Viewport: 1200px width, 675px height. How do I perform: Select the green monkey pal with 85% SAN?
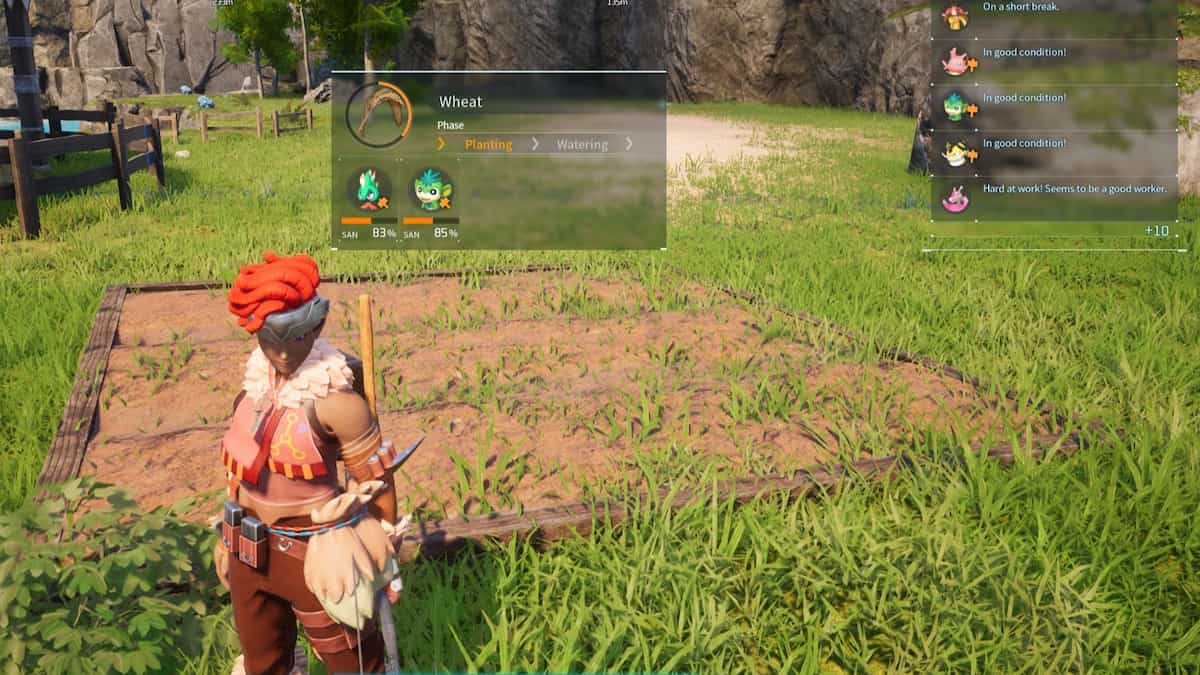(x=431, y=189)
